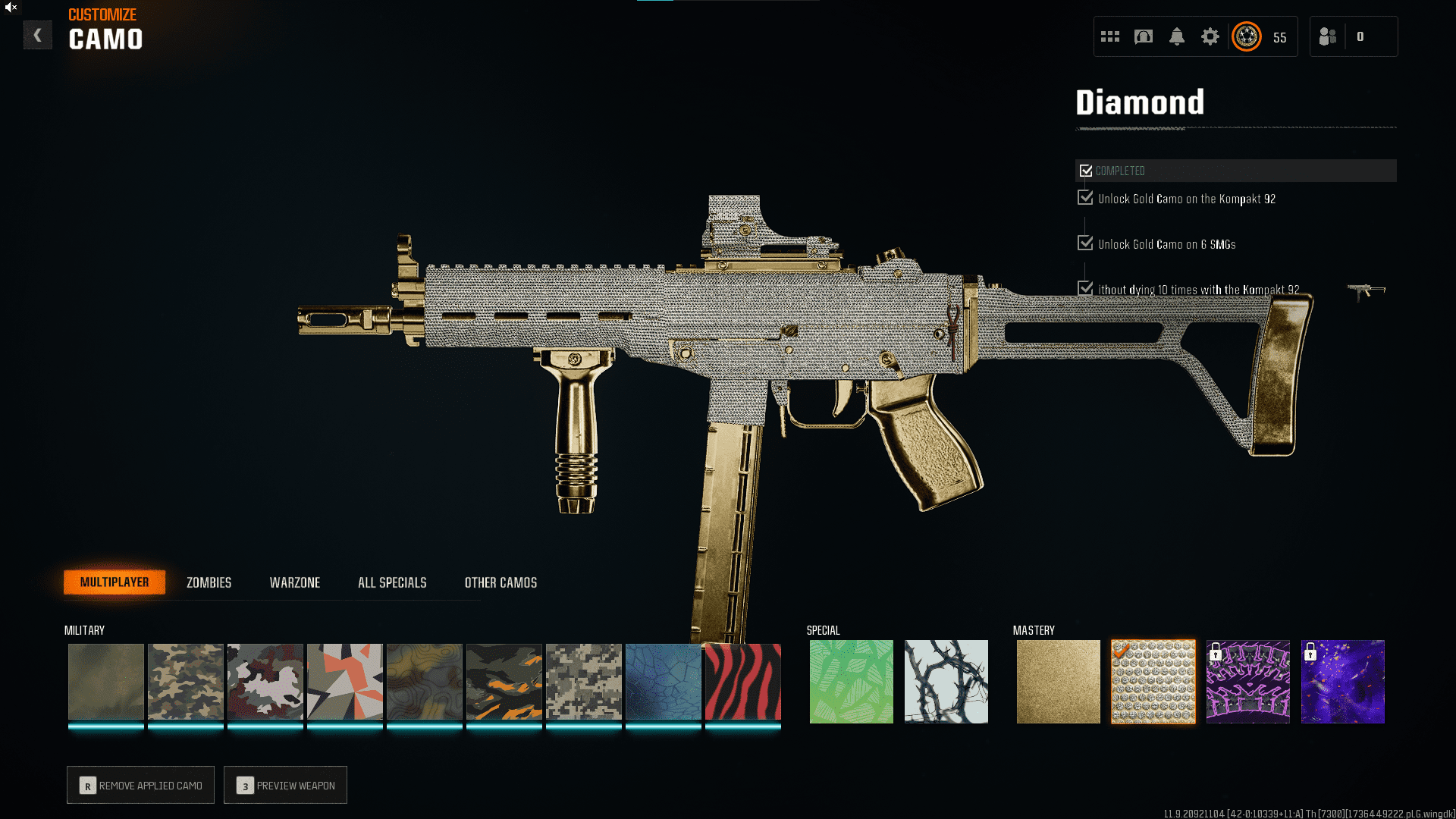Apply the red and black tiger stripe camo
Image resolution: width=1456 pixels, height=819 pixels.
(x=742, y=681)
